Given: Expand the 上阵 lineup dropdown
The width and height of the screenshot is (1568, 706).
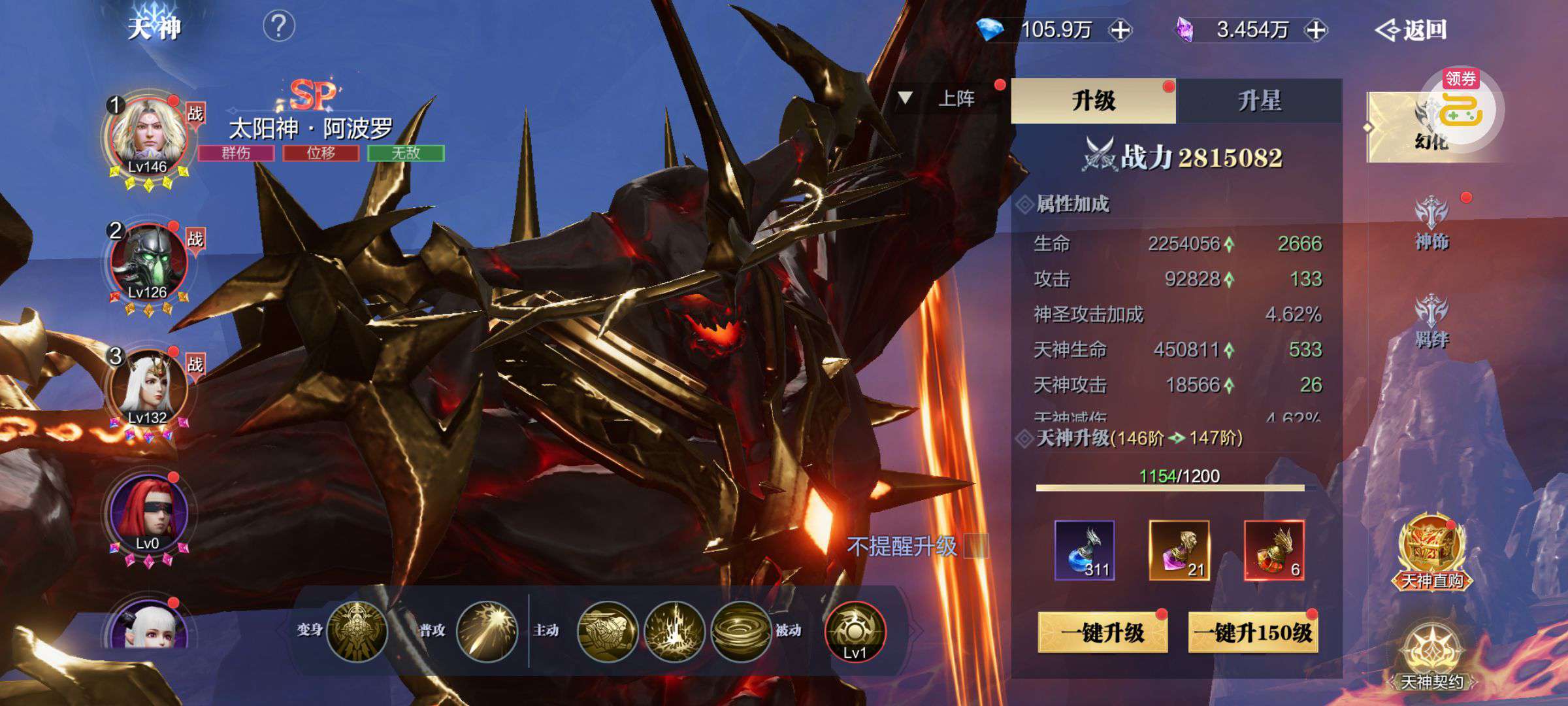Looking at the screenshot, I should tap(941, 99).
